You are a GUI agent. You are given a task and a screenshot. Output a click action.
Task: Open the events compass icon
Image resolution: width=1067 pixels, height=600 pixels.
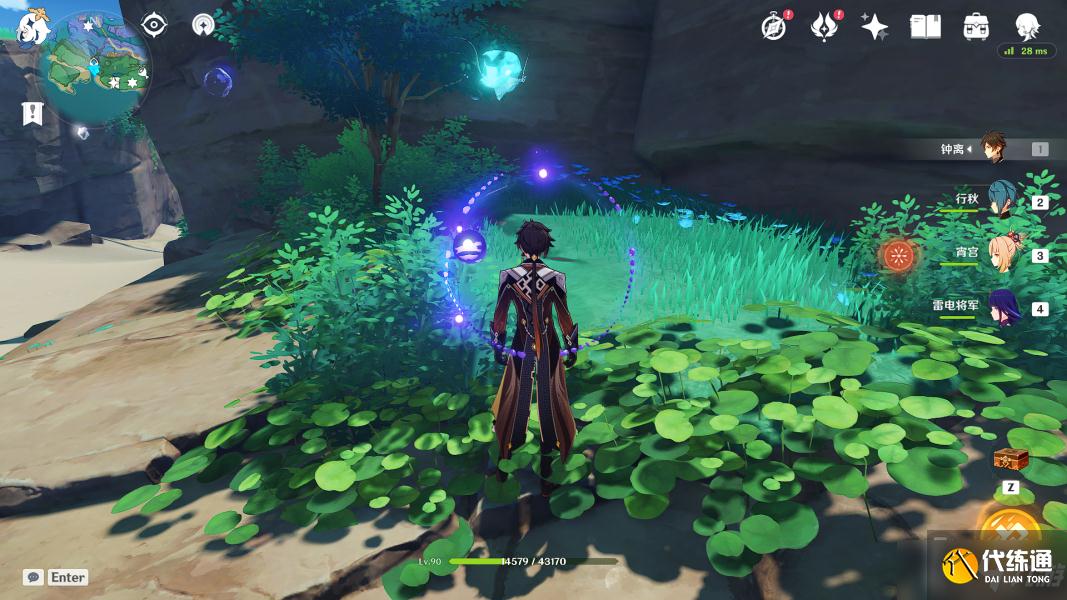[773, 27]
